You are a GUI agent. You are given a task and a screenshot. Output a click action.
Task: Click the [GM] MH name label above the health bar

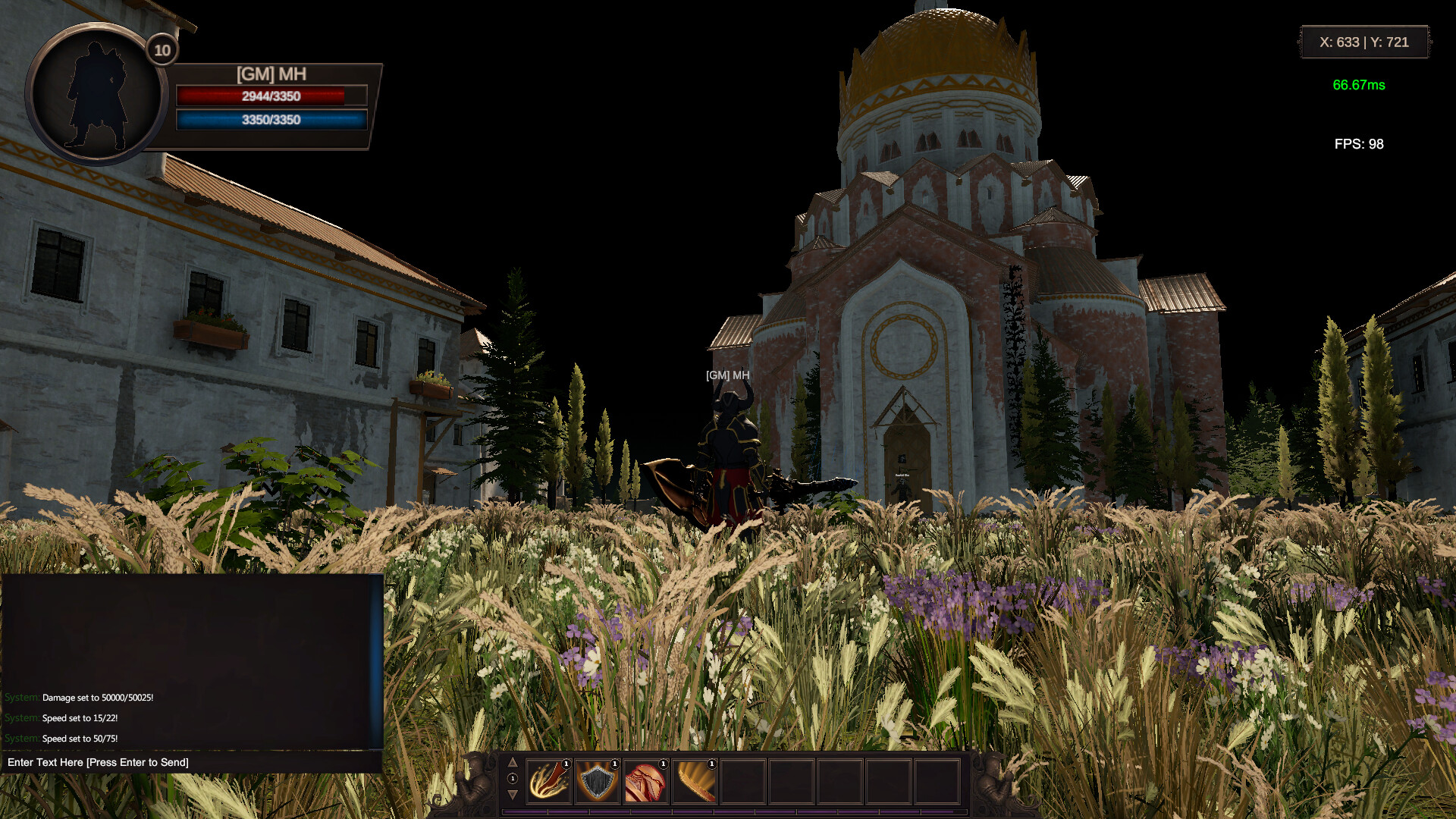[271, 74]
